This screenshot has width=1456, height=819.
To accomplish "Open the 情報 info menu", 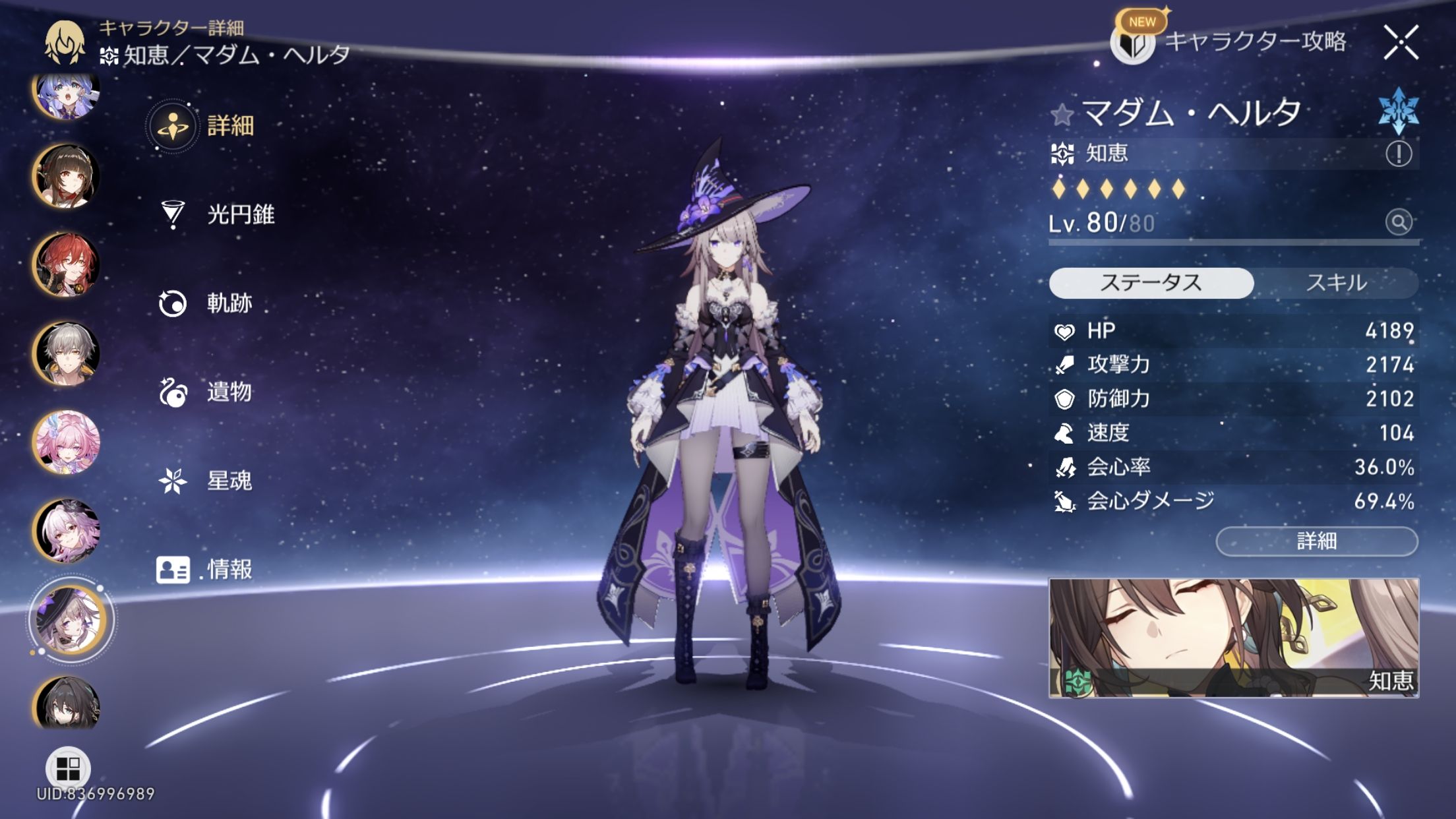I will click(x=204, y=569).
